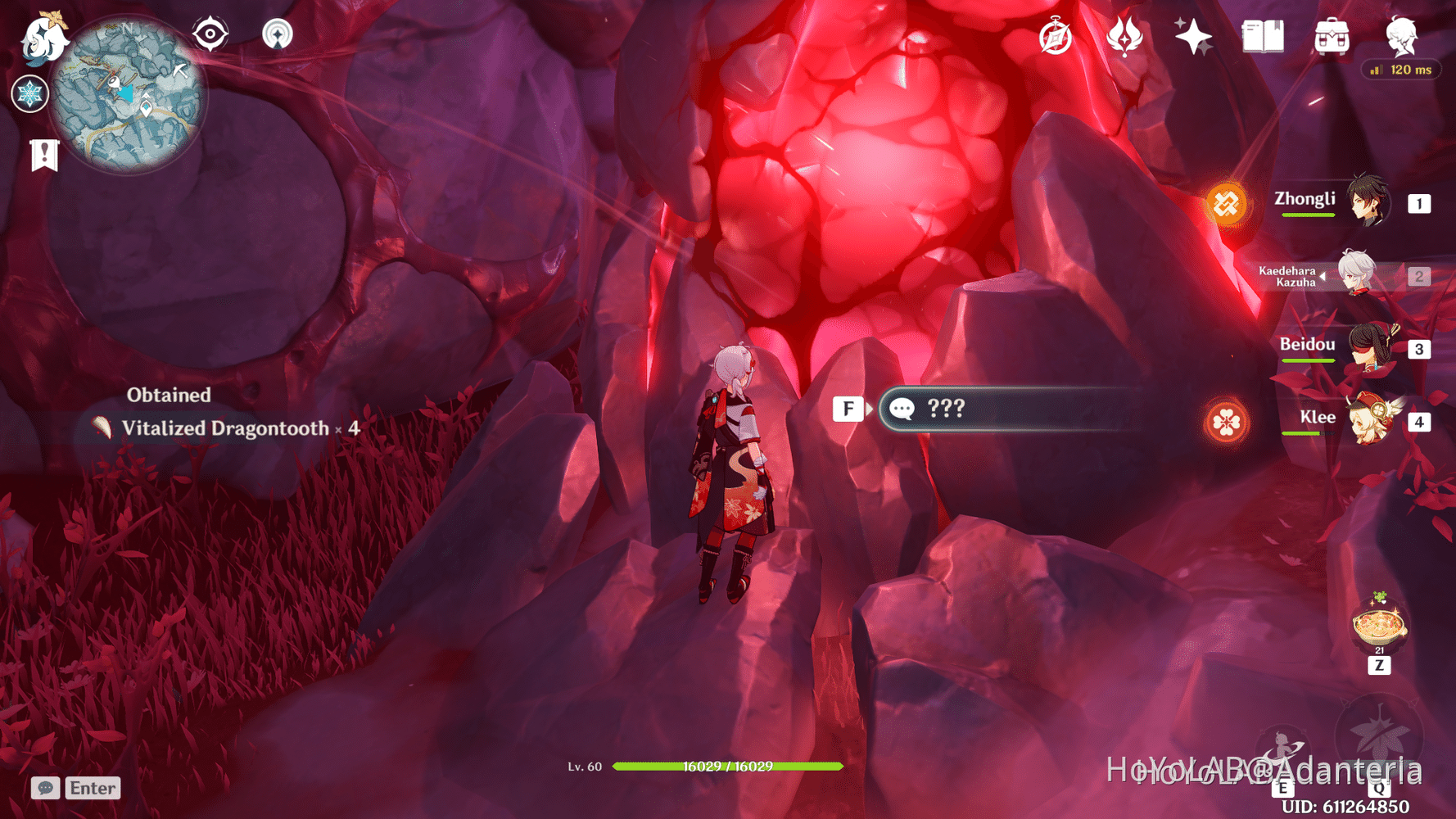Click Zhongli's Geo element burst icon
Image resolution: width=1456 pixels, height=819 pixels.
coord(1228,204)
